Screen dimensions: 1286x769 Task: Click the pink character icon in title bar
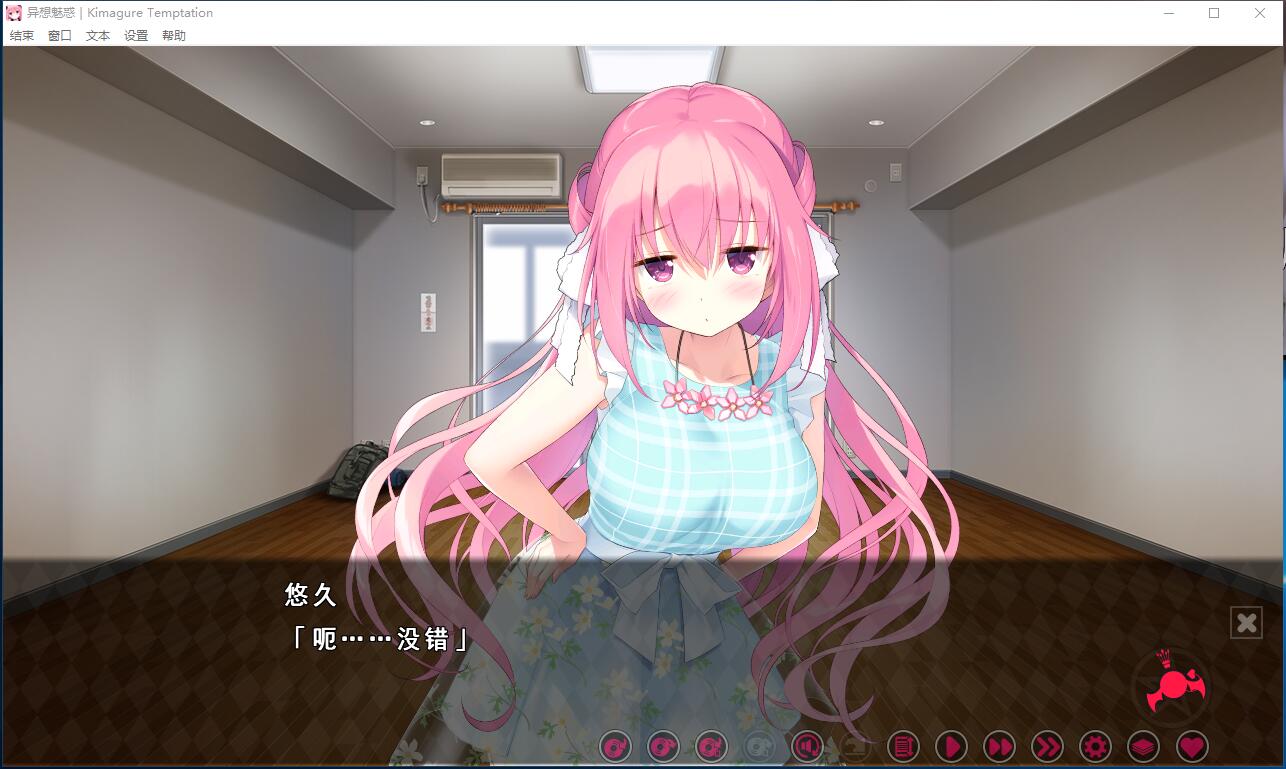click(14, 12)
